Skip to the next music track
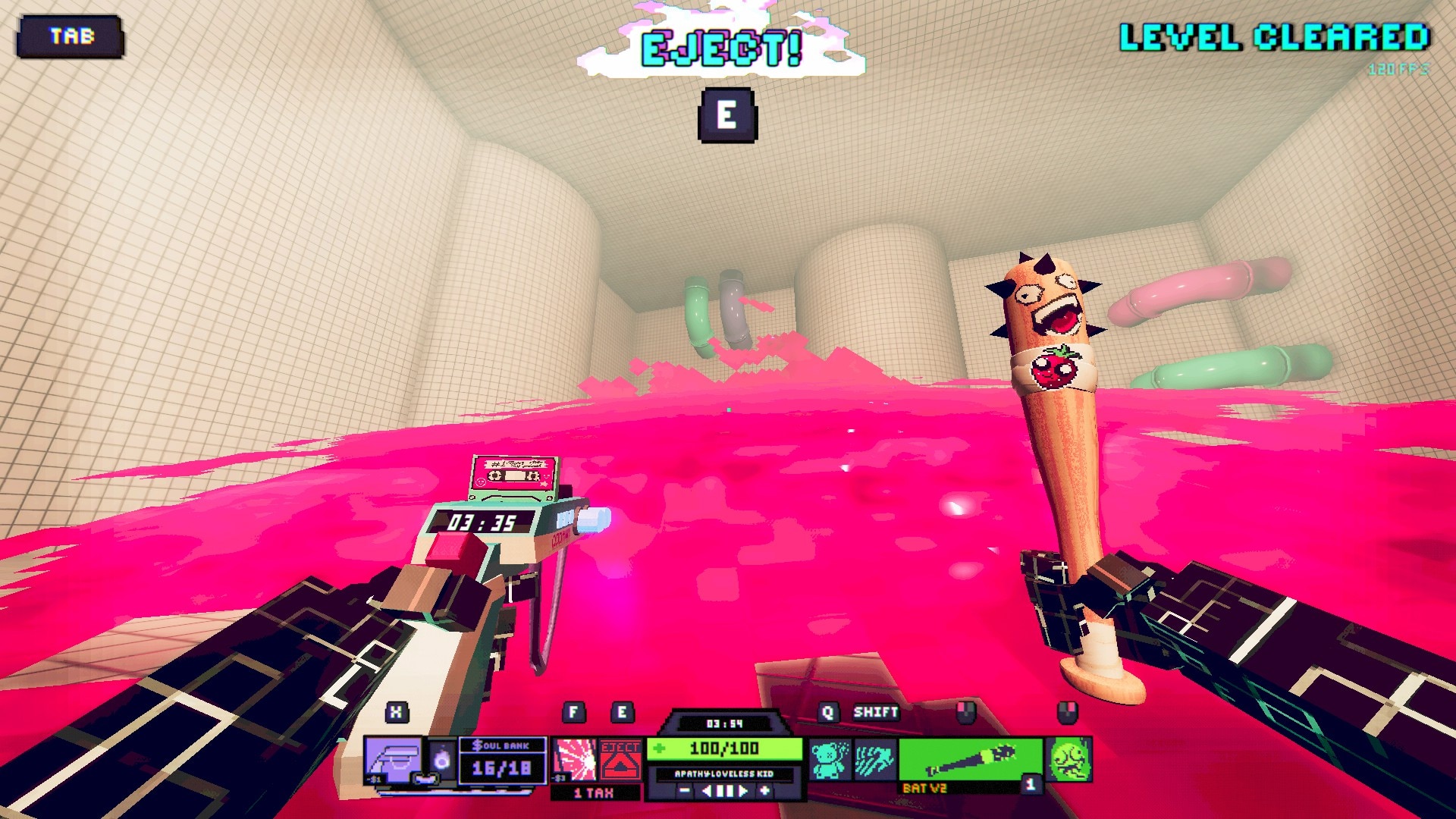The width and height of the screenshot is (1456, 819). [x=744, y=791]
